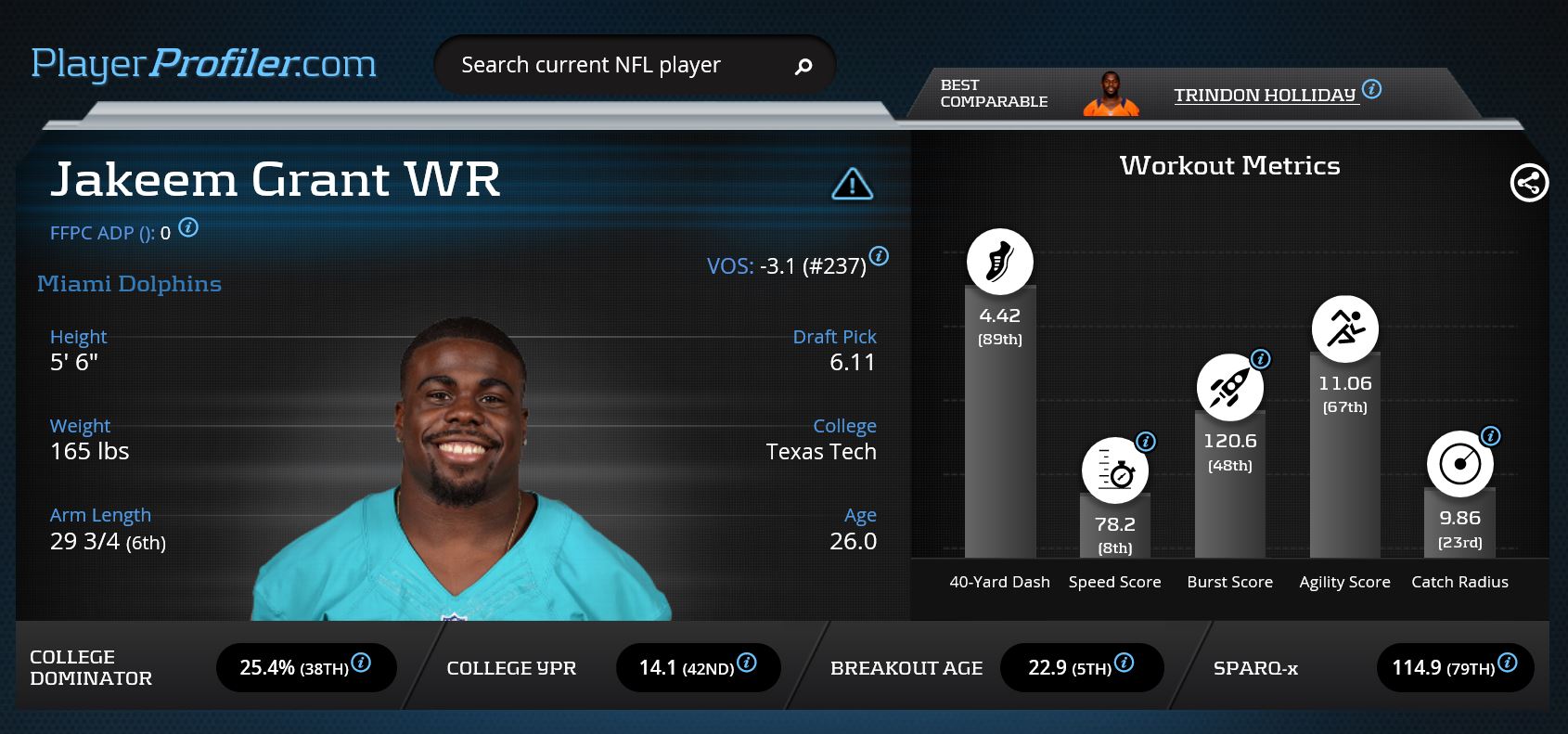Show the FFPC ADP info tooltip
This screenshot has width=1568, height=734.
coord(188,227)
